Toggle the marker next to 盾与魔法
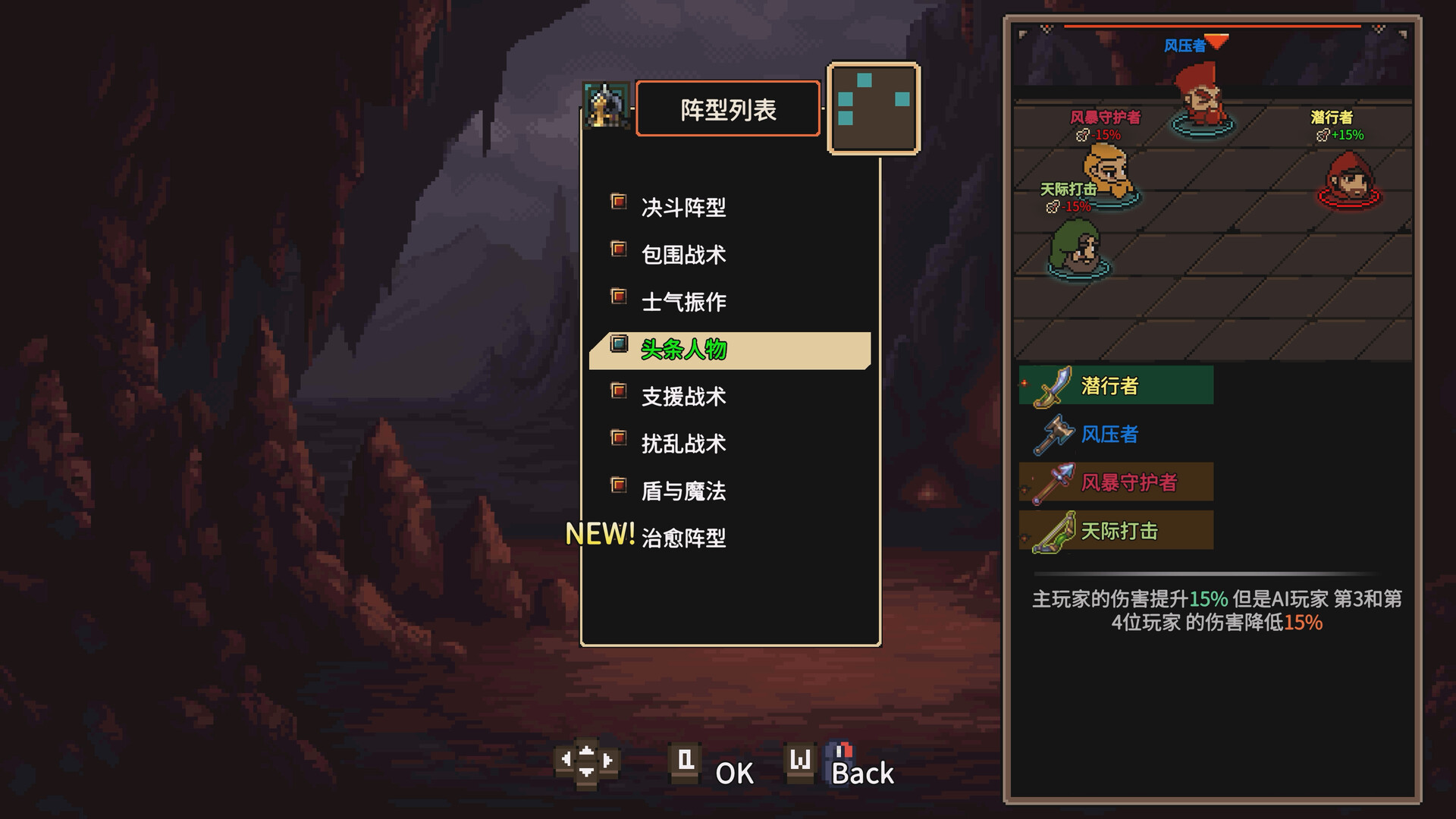1456x819 pixels. pos(619,484)
